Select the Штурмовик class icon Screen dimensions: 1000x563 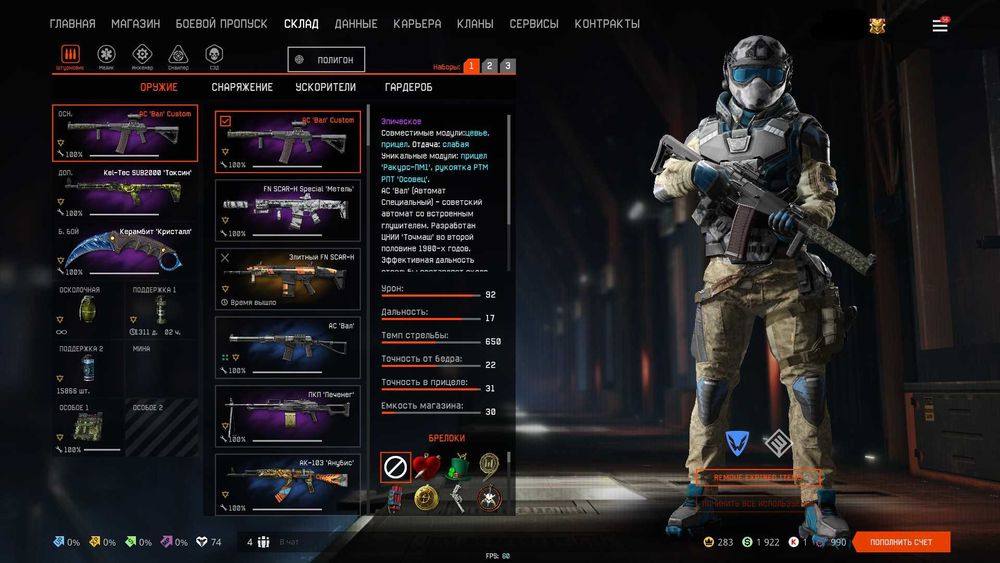(70, 55)
